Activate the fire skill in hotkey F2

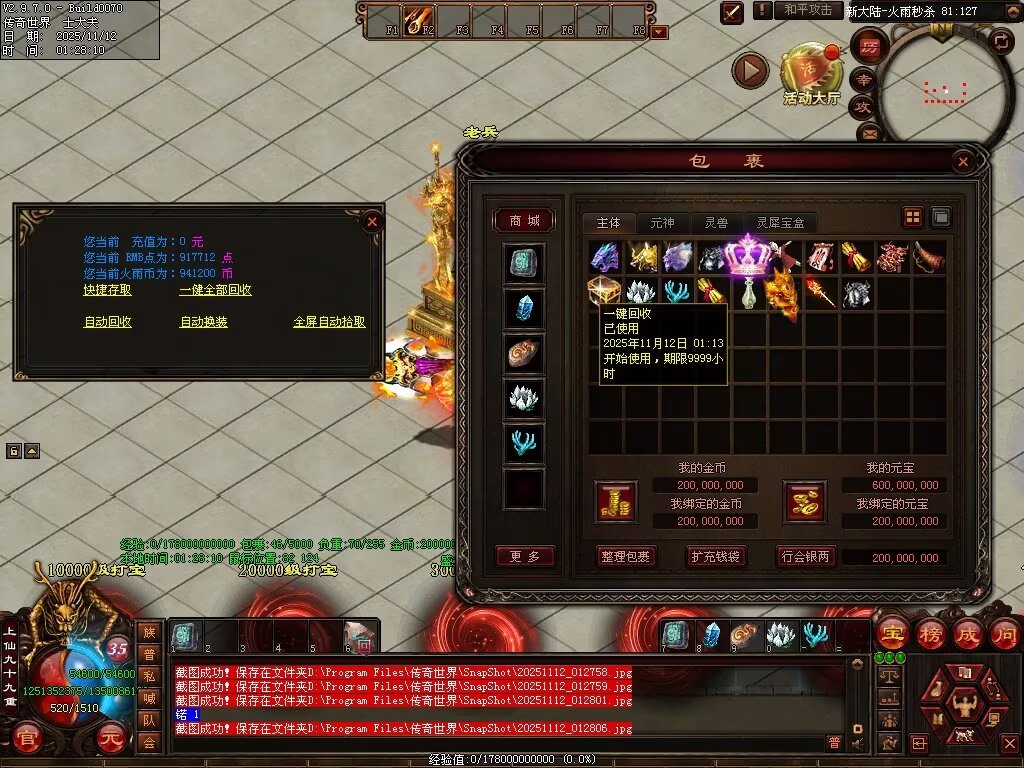pyautogui.click(x=416, y=19)
